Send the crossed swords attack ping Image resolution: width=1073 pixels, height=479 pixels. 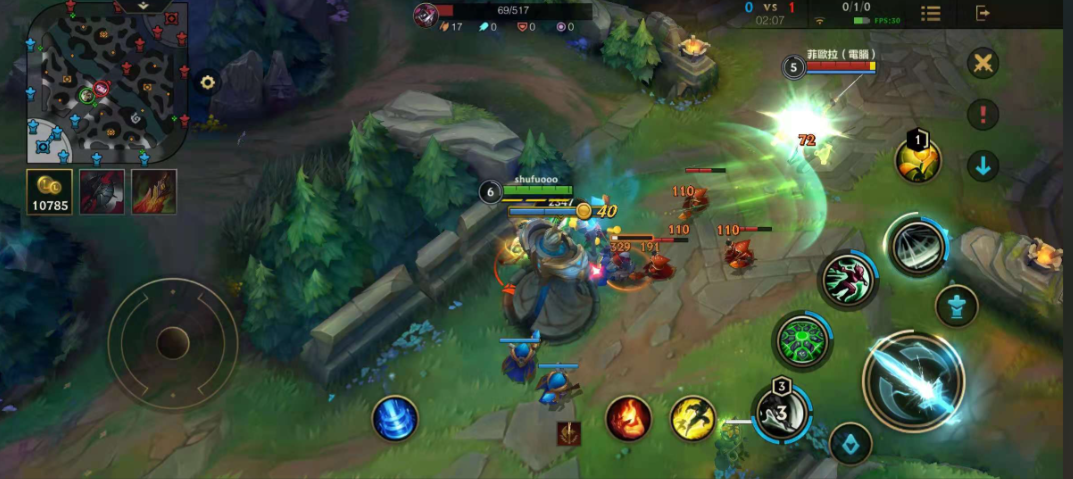pos(983,63)
